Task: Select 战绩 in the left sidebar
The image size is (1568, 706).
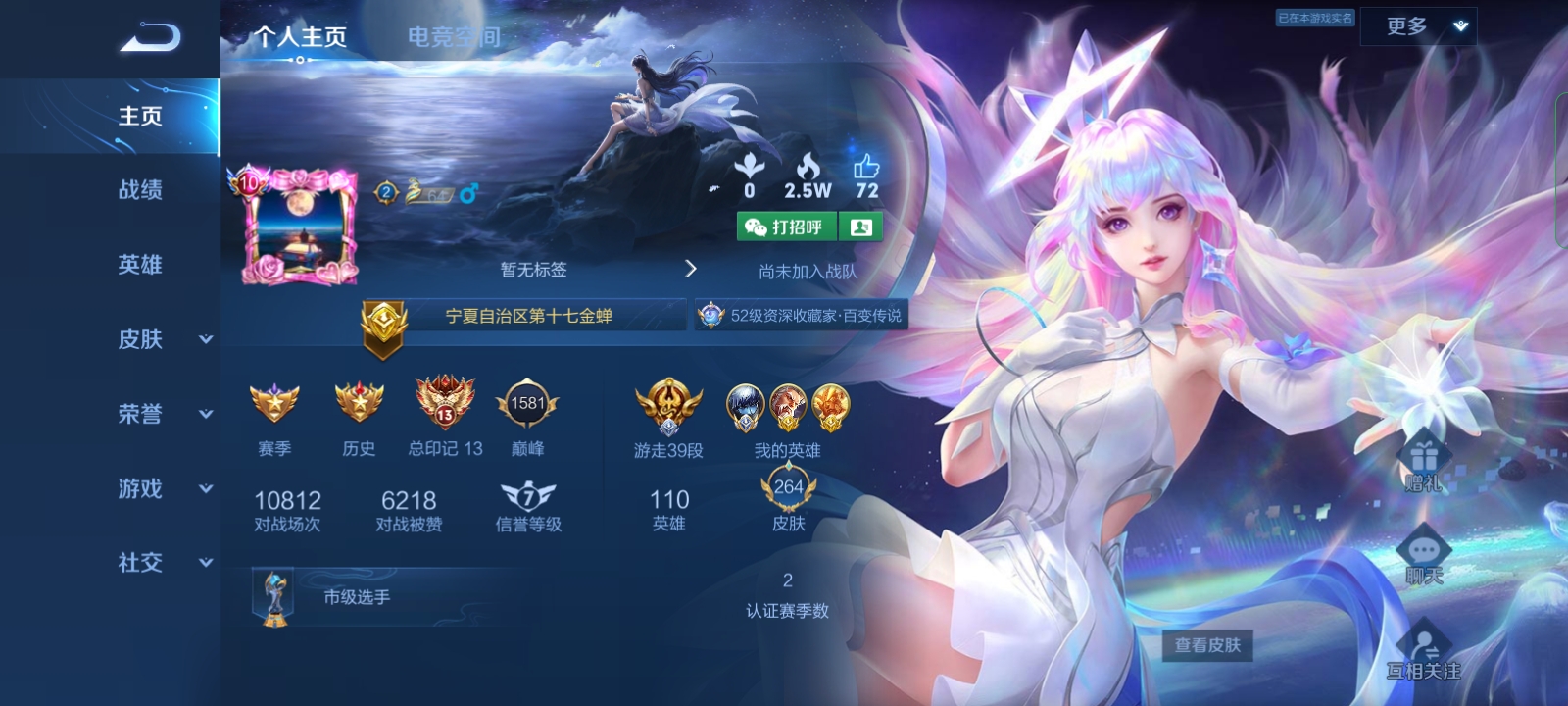Action: tap(137, 190)
